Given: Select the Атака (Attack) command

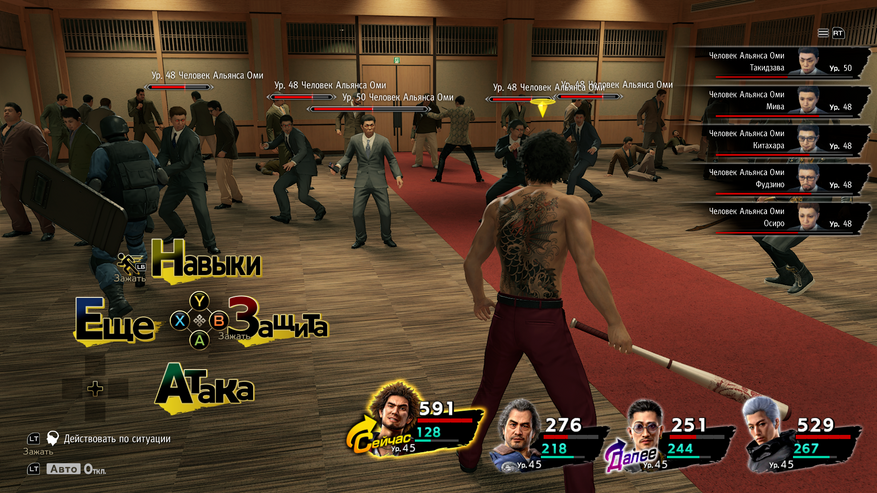Looking at the screenshot, I should pyautogui.click(x=205, y=387).
